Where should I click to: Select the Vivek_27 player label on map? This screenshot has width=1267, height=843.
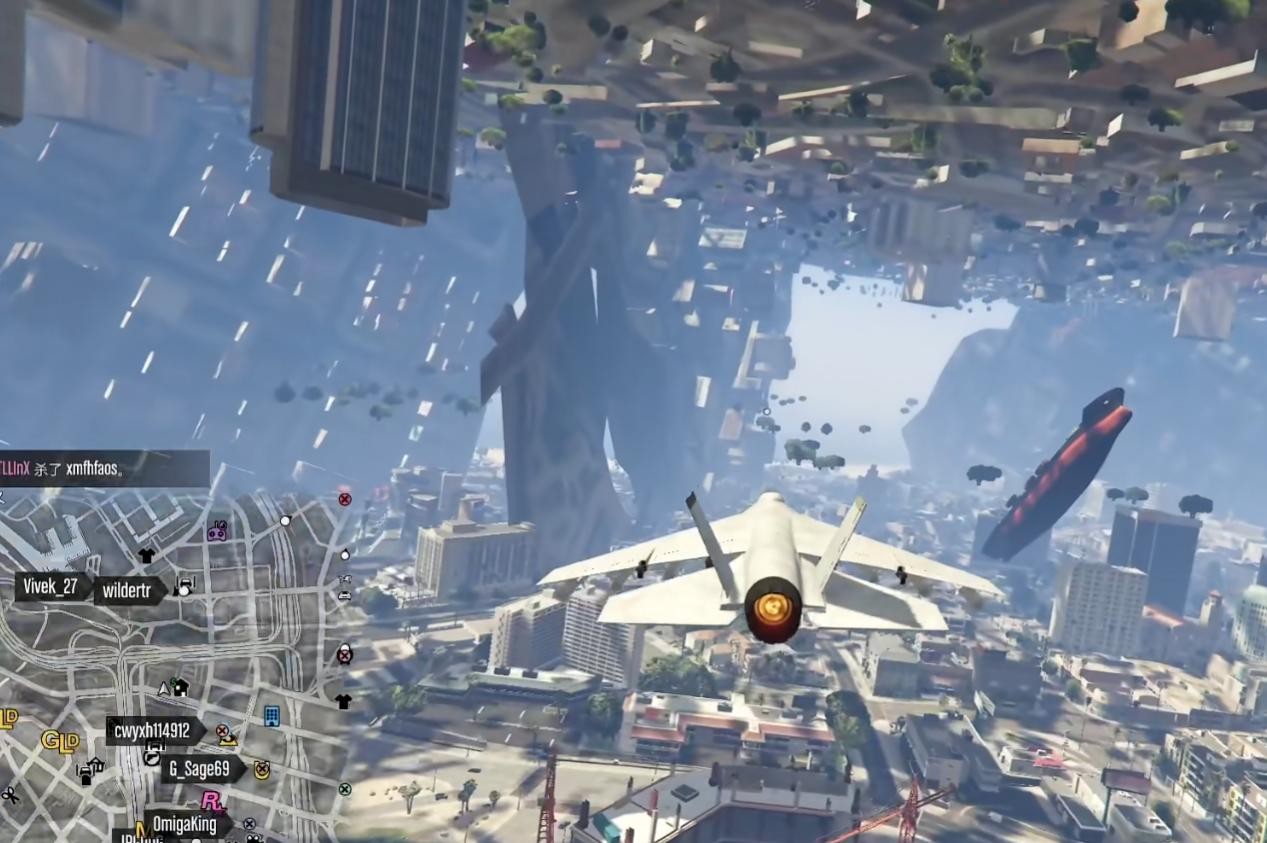50,587
